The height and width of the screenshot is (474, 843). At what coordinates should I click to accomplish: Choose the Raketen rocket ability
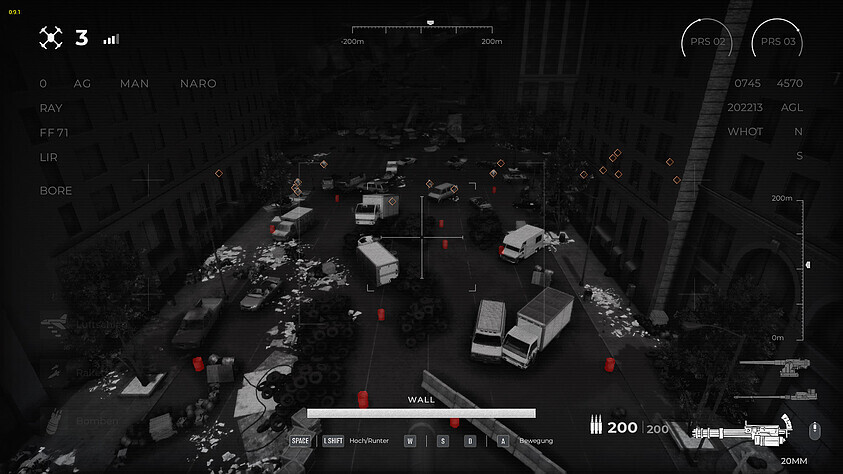[88, 373]
